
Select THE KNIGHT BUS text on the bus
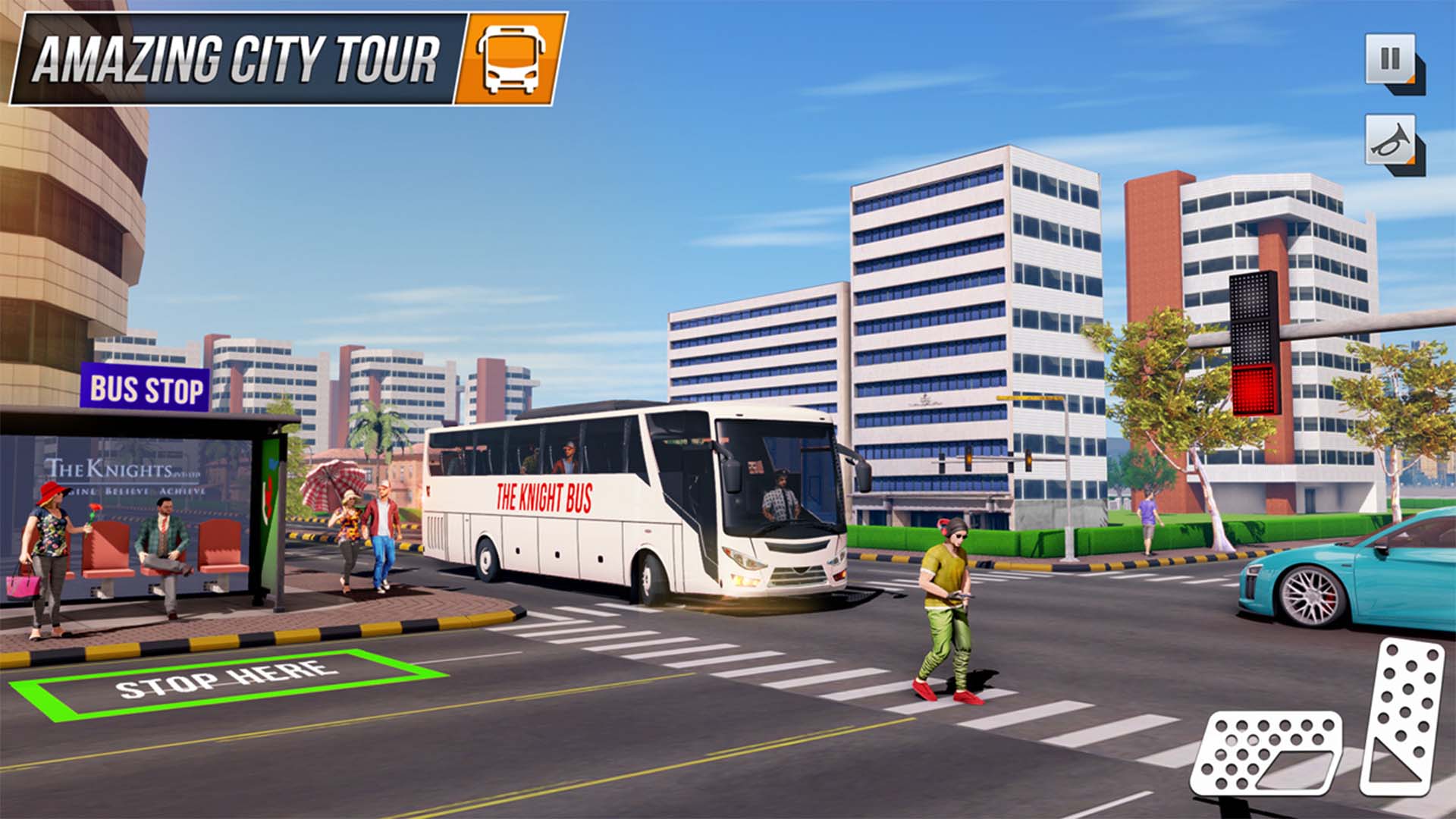pos(543,496)
